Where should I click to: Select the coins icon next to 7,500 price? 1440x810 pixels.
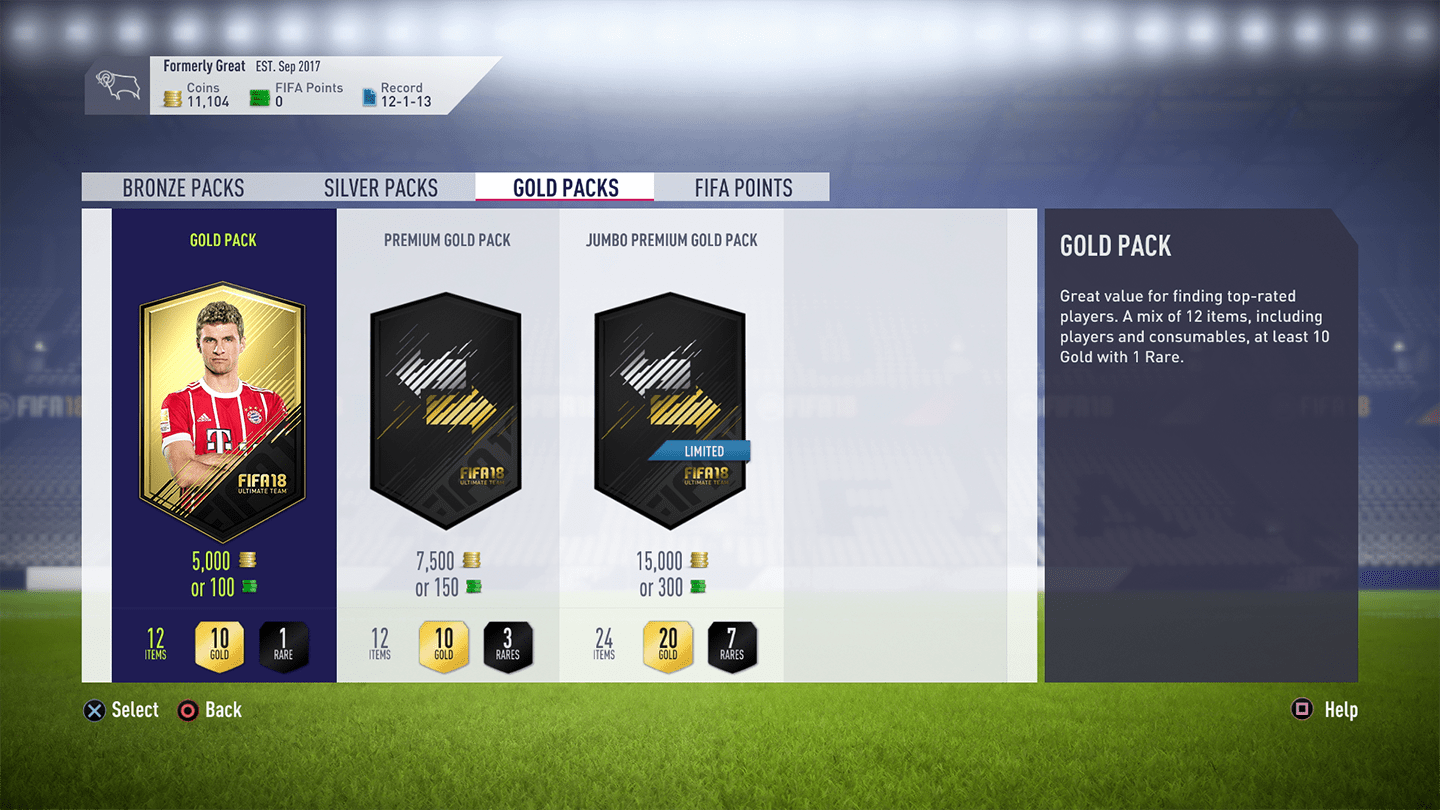tap(470, 561)
